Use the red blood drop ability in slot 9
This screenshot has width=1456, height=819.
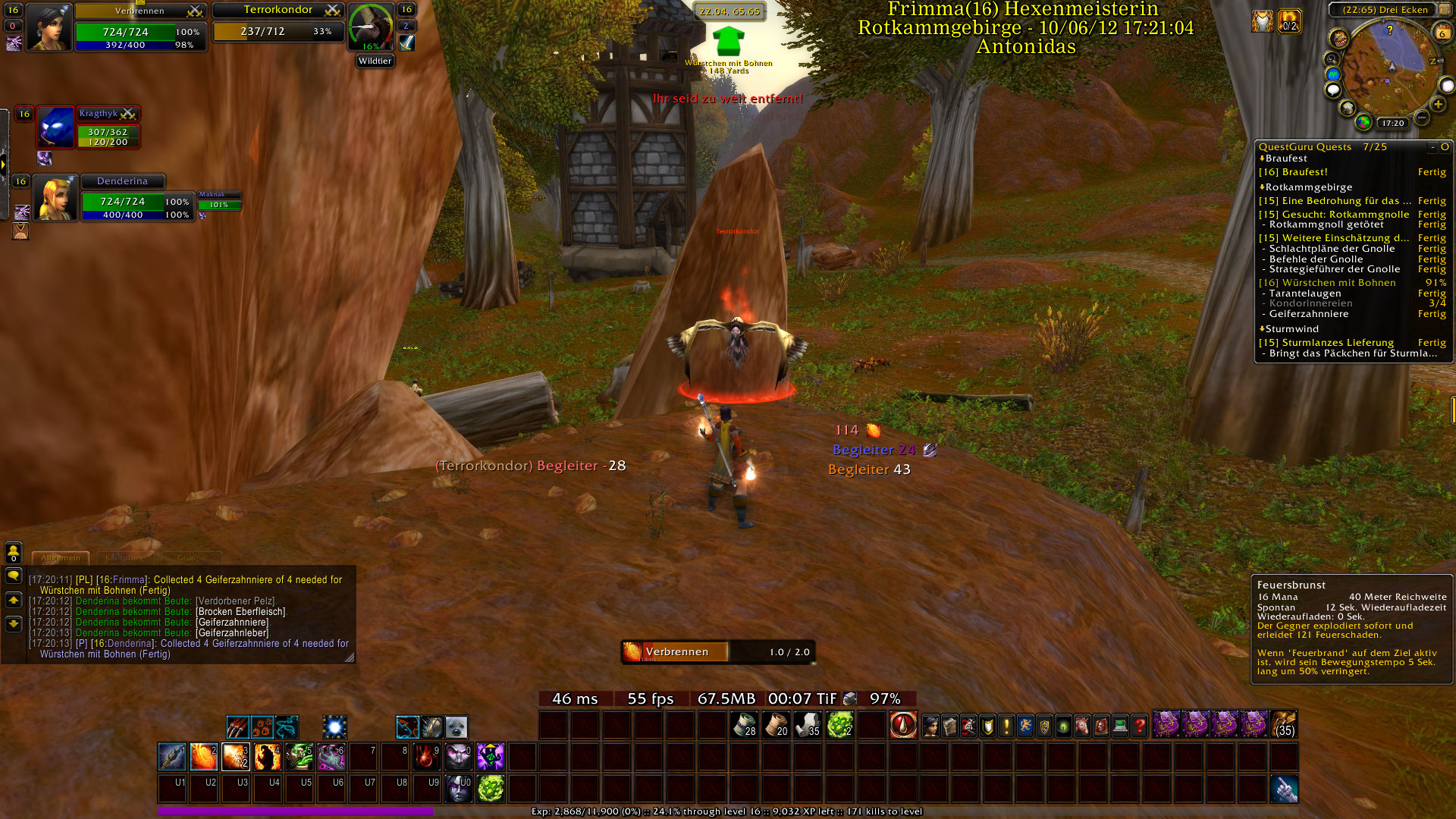pos(426,757)
